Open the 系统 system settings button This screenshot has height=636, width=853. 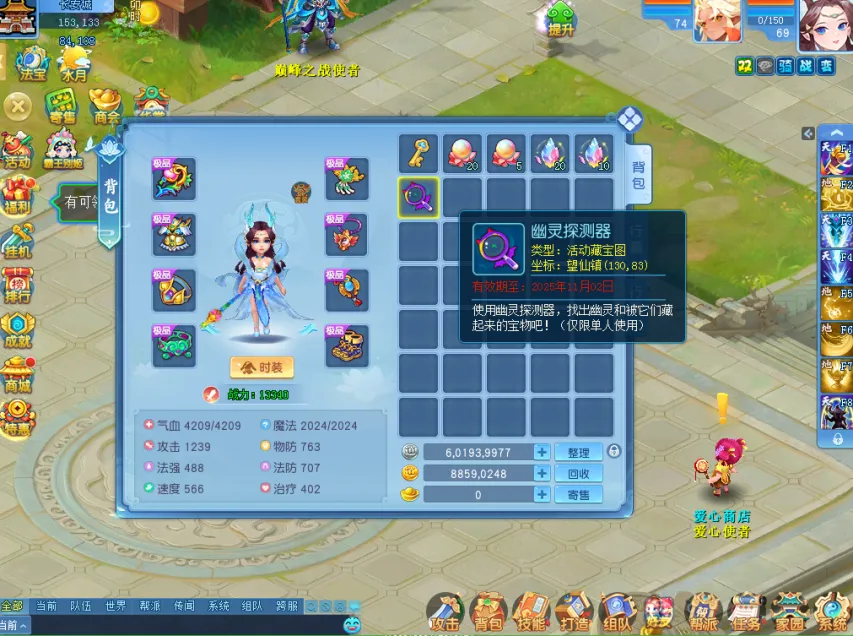[x=830, y=610]
